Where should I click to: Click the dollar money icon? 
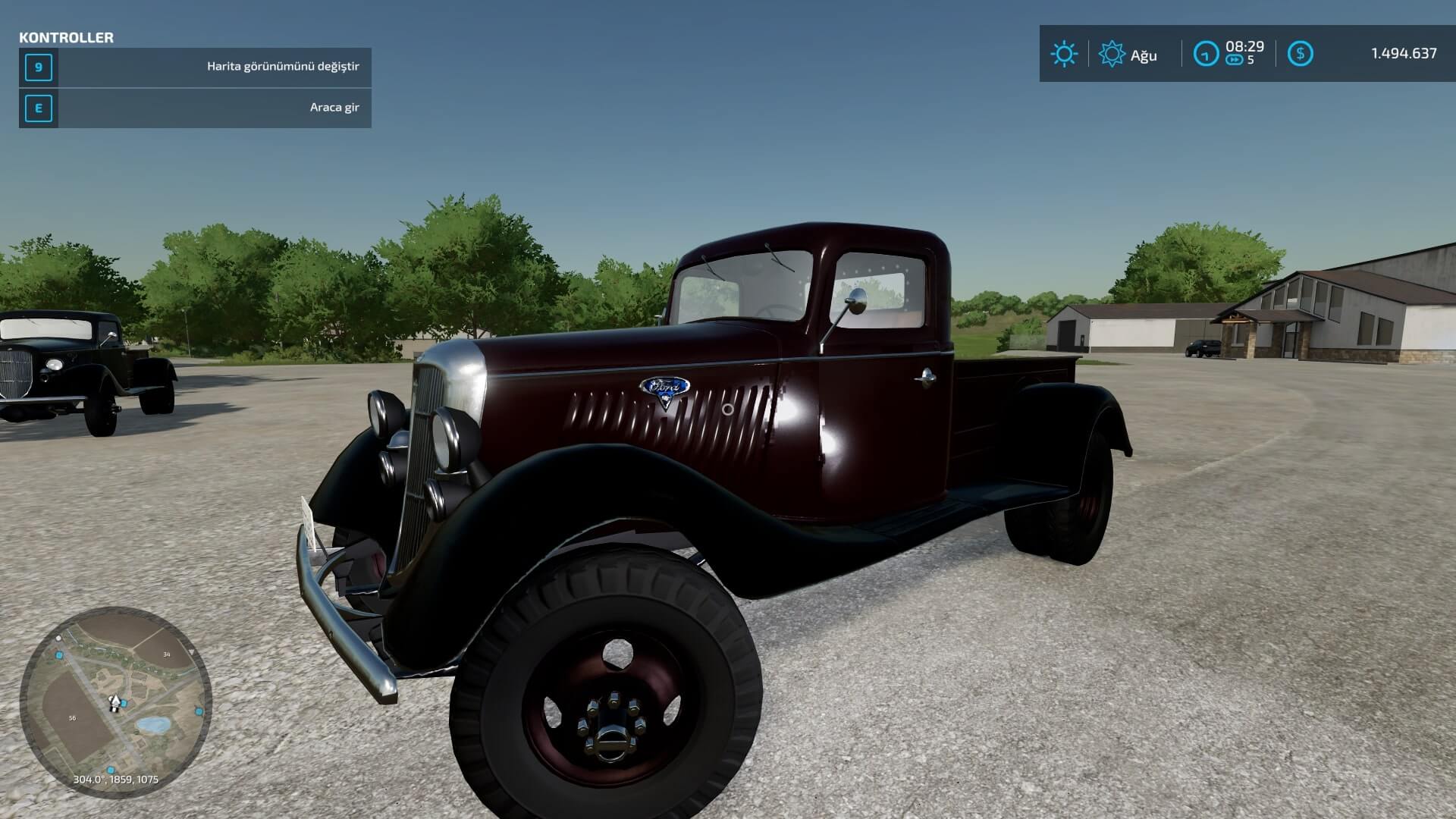(x=1301, y=53)
